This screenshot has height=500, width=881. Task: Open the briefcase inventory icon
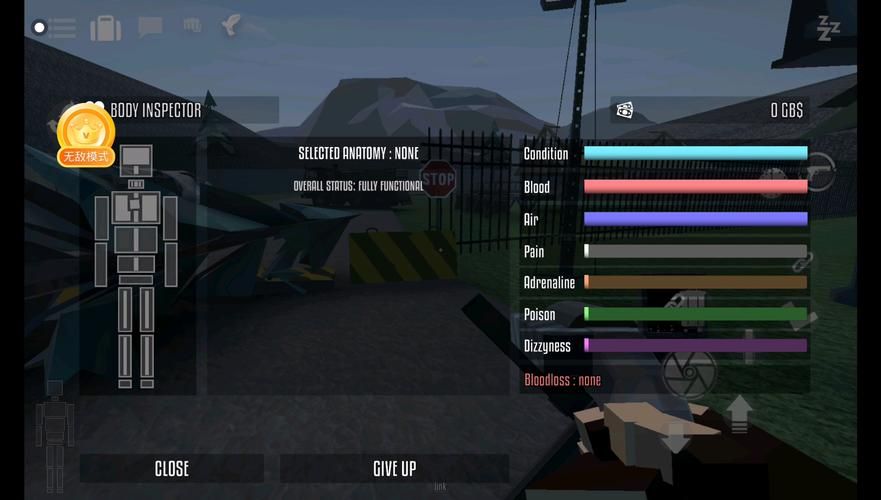[x=106, y=27]
